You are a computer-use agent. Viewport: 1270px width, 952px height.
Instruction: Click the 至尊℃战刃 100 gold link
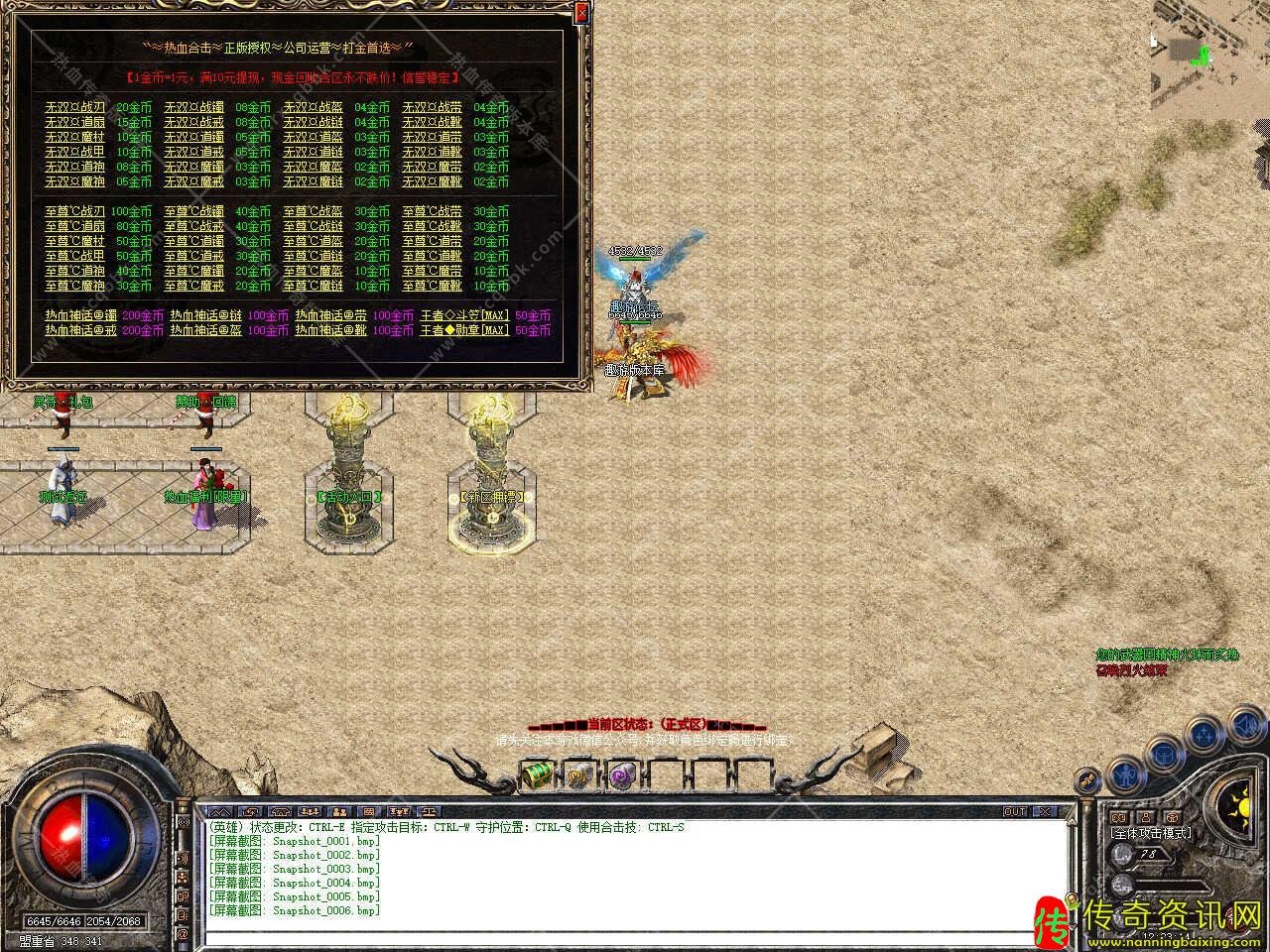tap(74, 211)
